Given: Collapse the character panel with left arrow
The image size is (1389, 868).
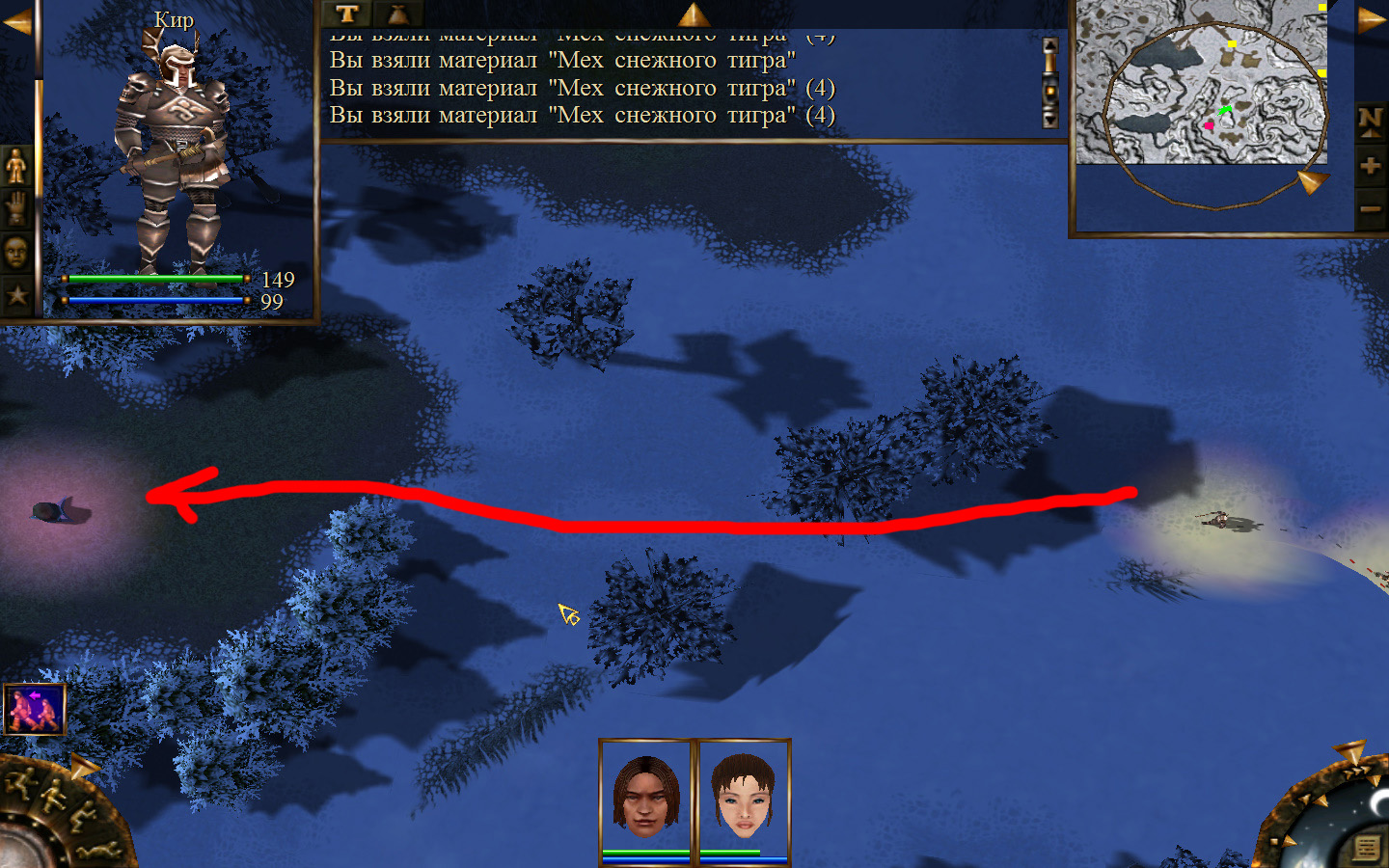Looking at the screenshot, I should point(16,22).
